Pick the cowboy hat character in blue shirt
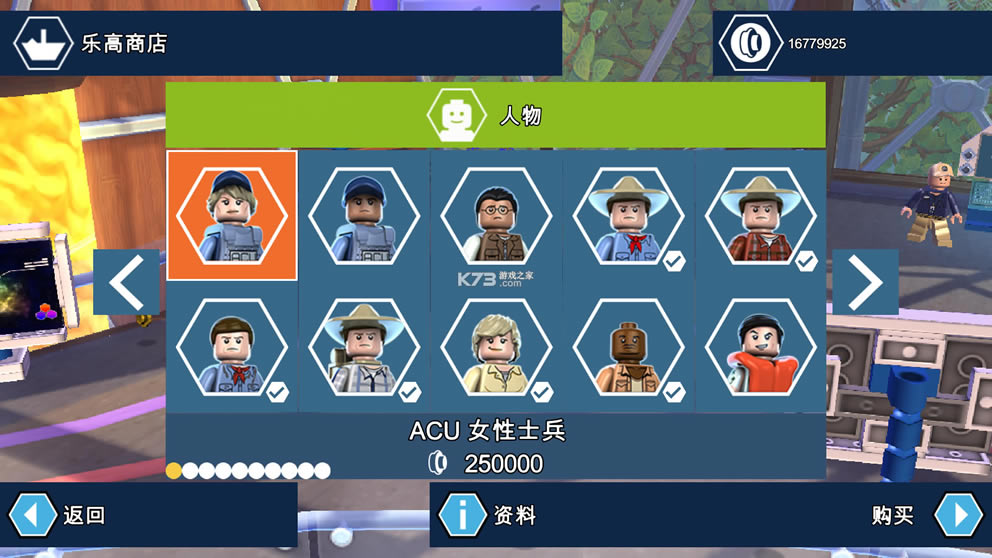 (628, 215)
